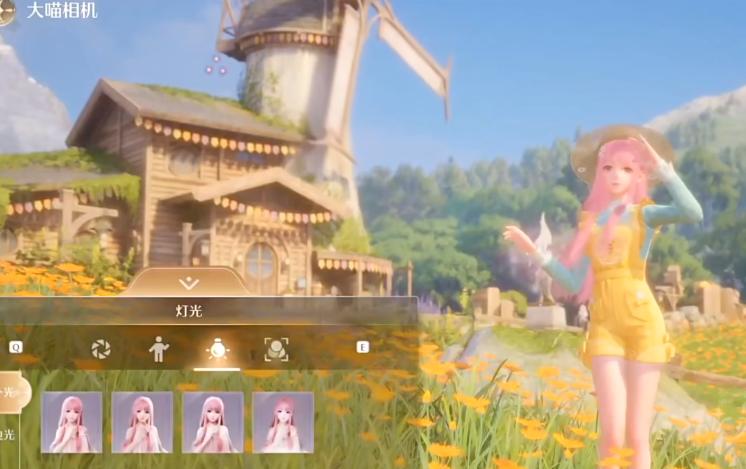746x469 pixels.
Task: Choose the last lighting preset thumbnail
Action: tap(283, 422)
